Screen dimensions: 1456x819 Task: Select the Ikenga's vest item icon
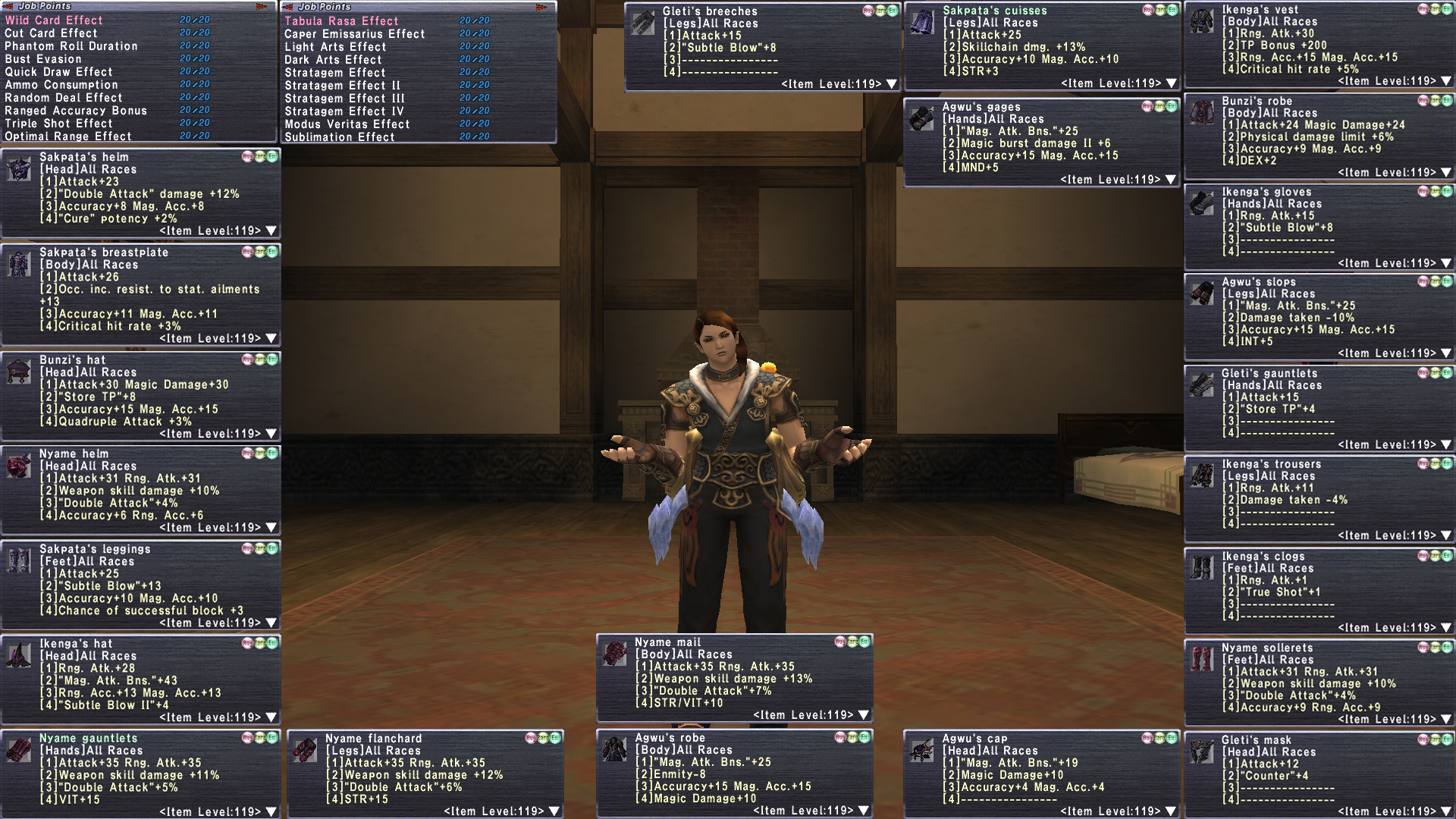pyautogui.click(x=1202, y=22)
